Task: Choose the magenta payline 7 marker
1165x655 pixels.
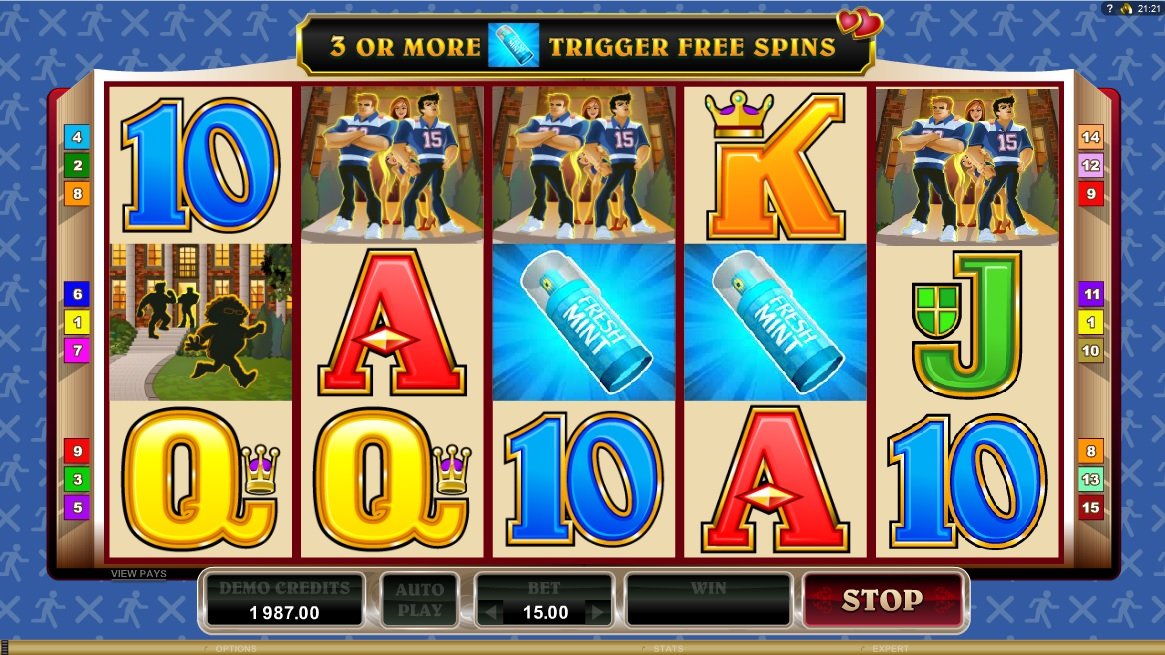Action: [x=77, y=350]
